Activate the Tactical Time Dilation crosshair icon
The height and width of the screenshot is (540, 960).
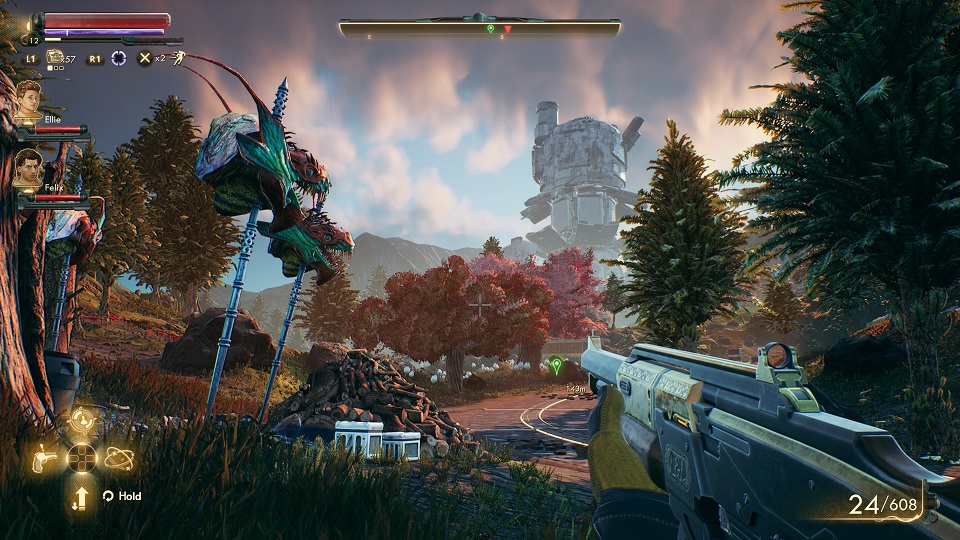119,59
